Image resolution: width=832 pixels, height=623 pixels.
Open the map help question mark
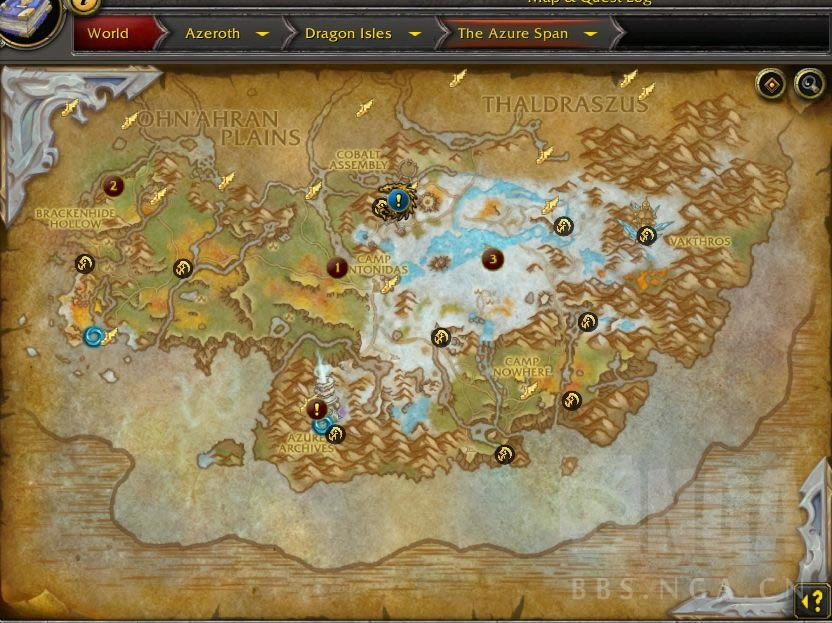coord(809,600)
